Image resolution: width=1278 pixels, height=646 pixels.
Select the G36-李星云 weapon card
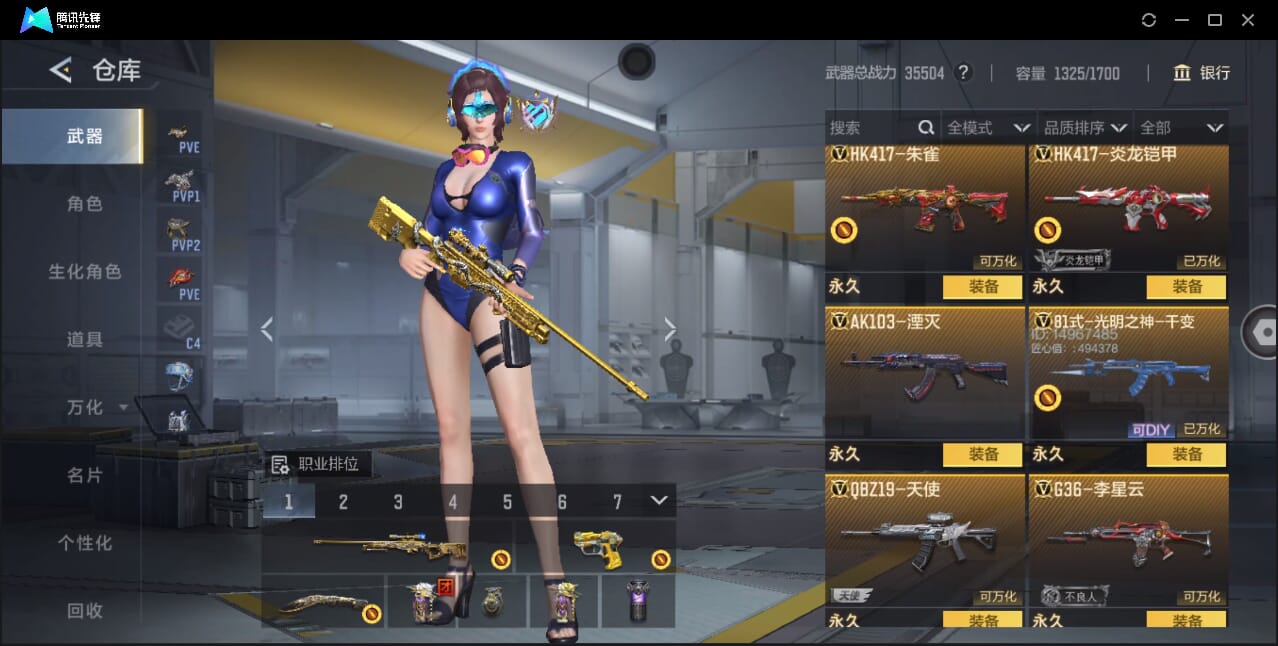click(x=1129, y=540)
